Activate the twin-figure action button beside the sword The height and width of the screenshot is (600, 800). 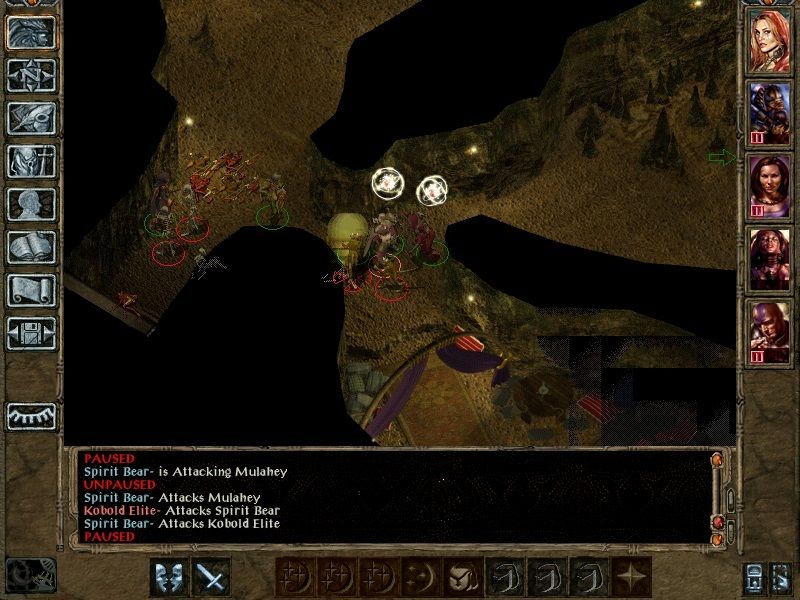click(x=169, y=577)
